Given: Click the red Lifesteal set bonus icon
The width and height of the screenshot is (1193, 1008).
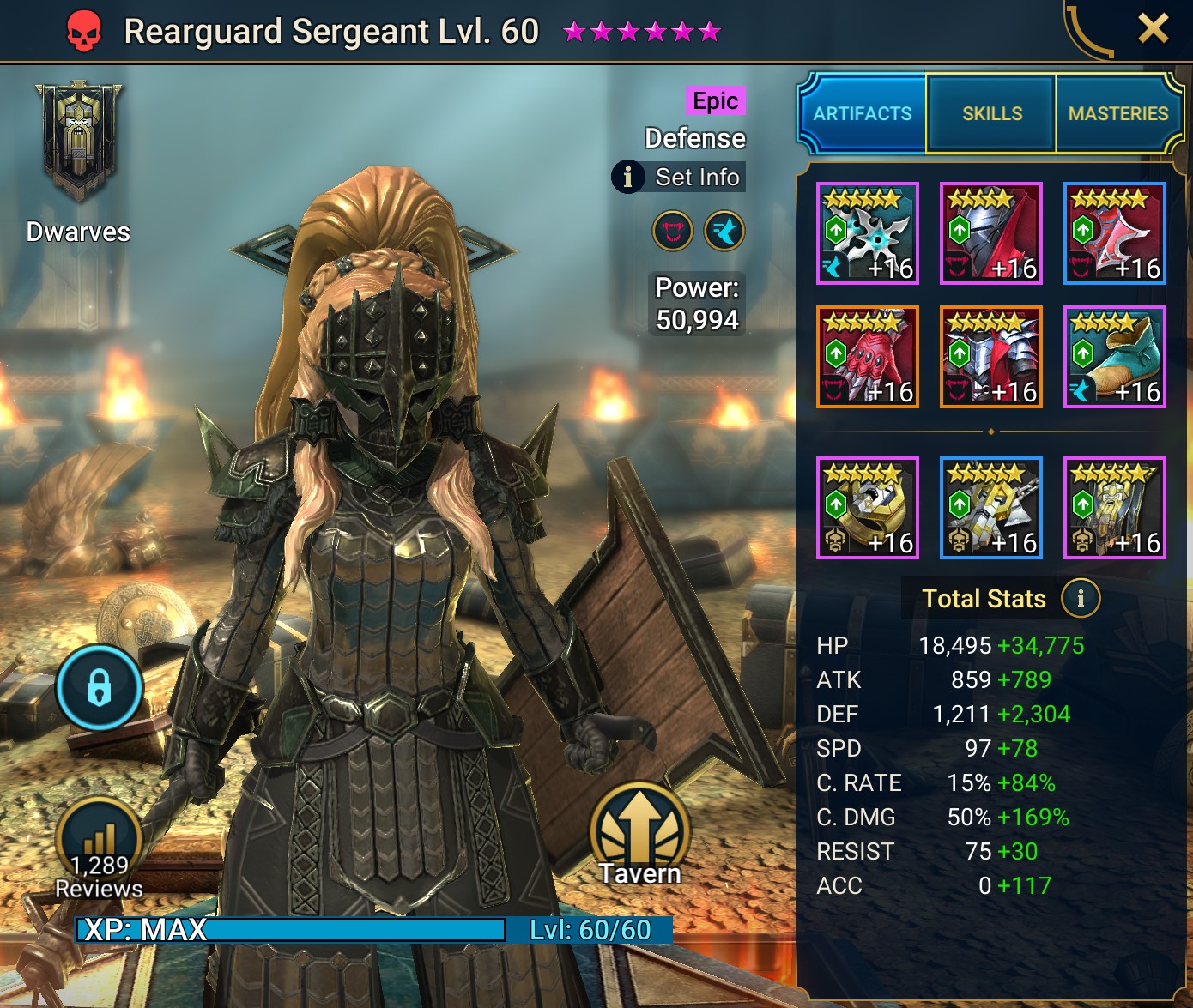Looking at the screenshot, I should pyautogui.click(x=672, y=232).
